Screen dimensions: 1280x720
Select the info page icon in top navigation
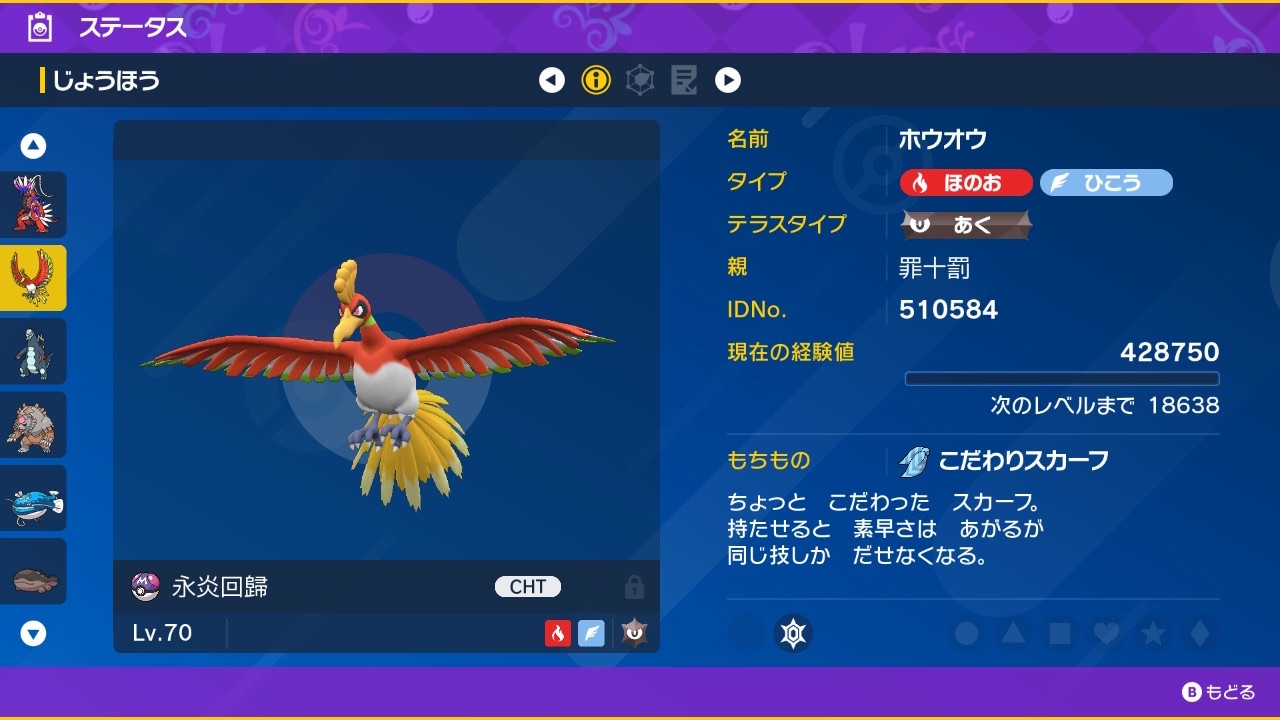click(x=596, y=80)
